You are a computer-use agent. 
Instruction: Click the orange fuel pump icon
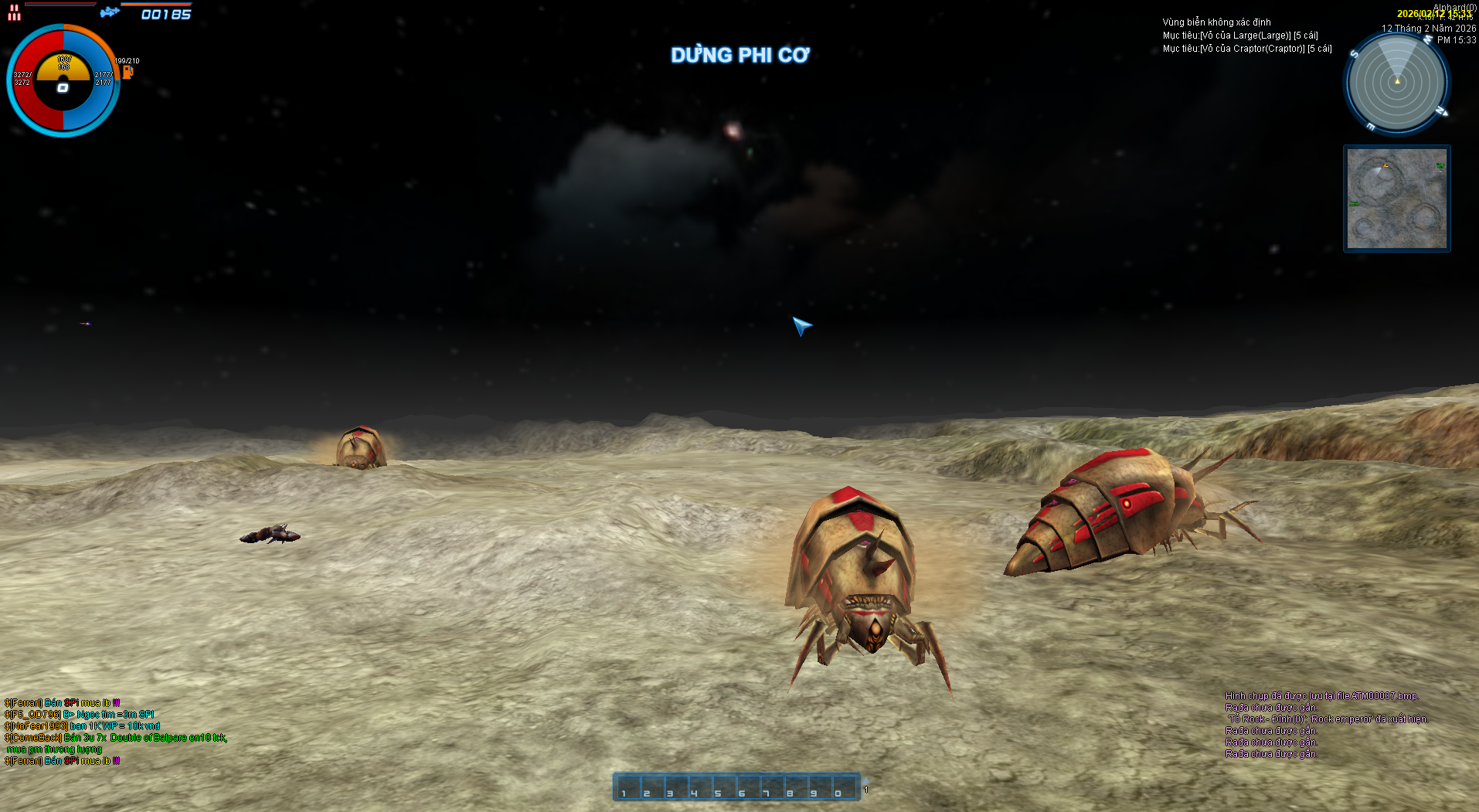click(x=127, y=72)
